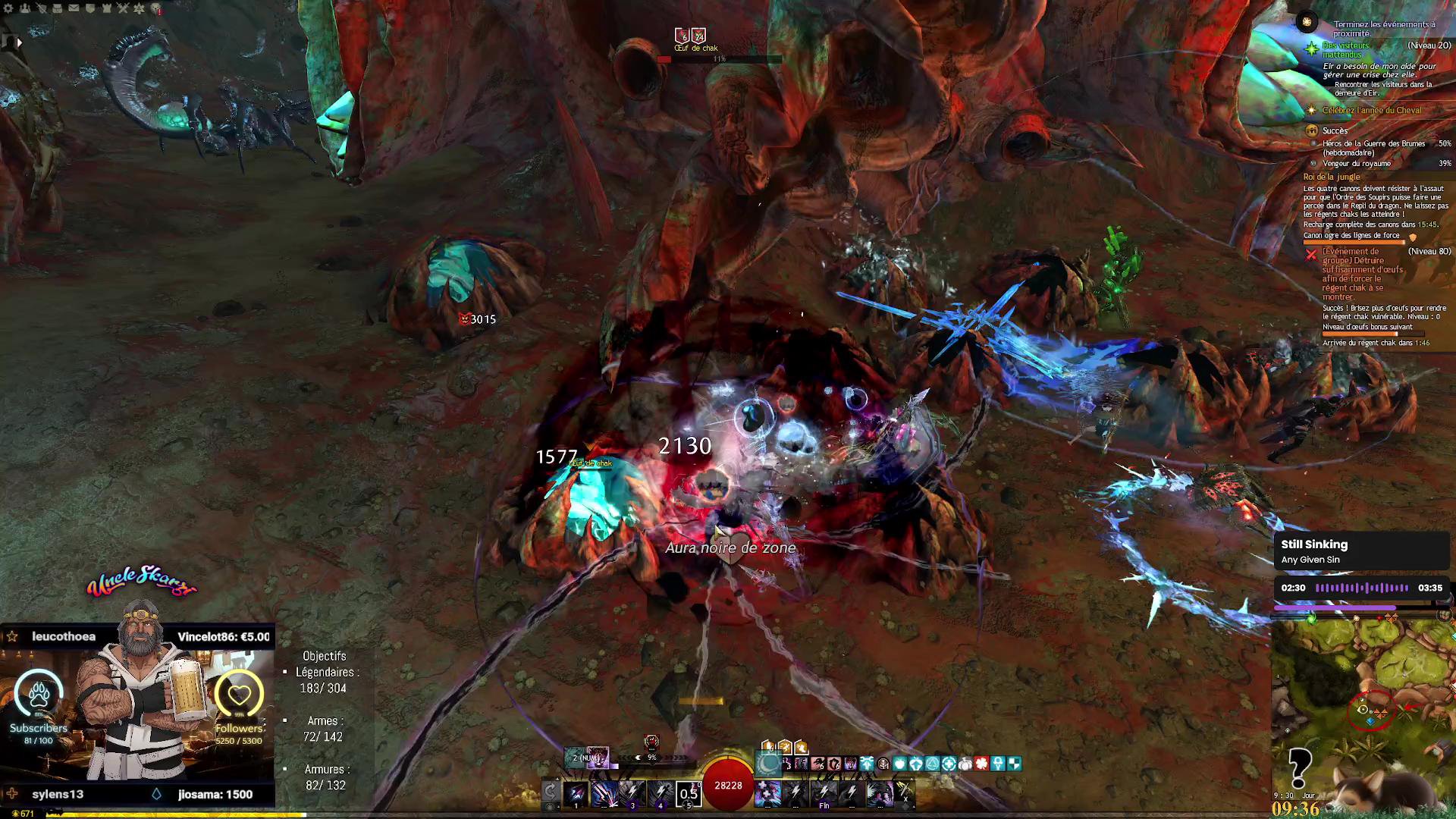Activate weapon skill 3

point(632,793)
